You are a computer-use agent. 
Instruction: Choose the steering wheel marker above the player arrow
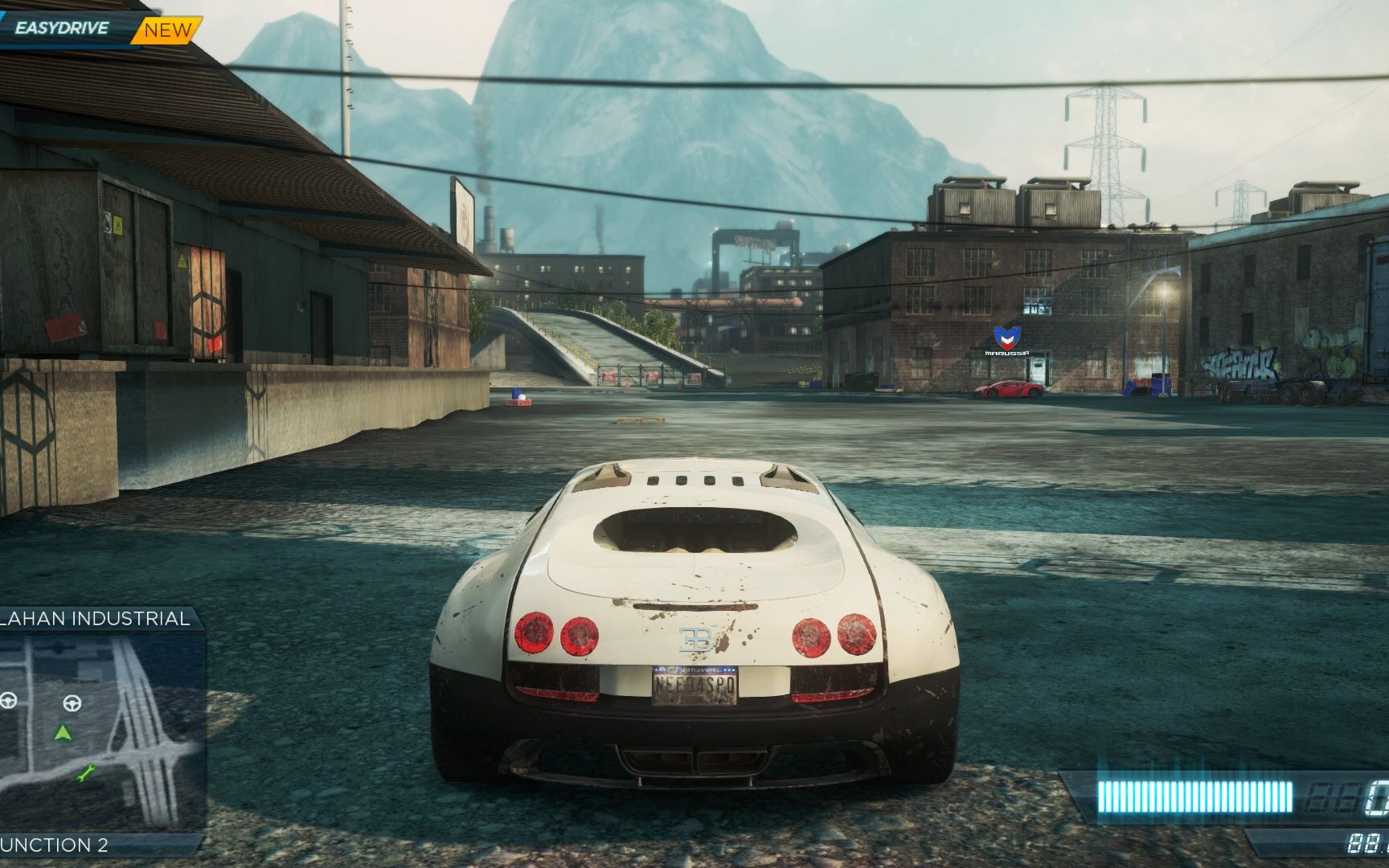(72, 704)
